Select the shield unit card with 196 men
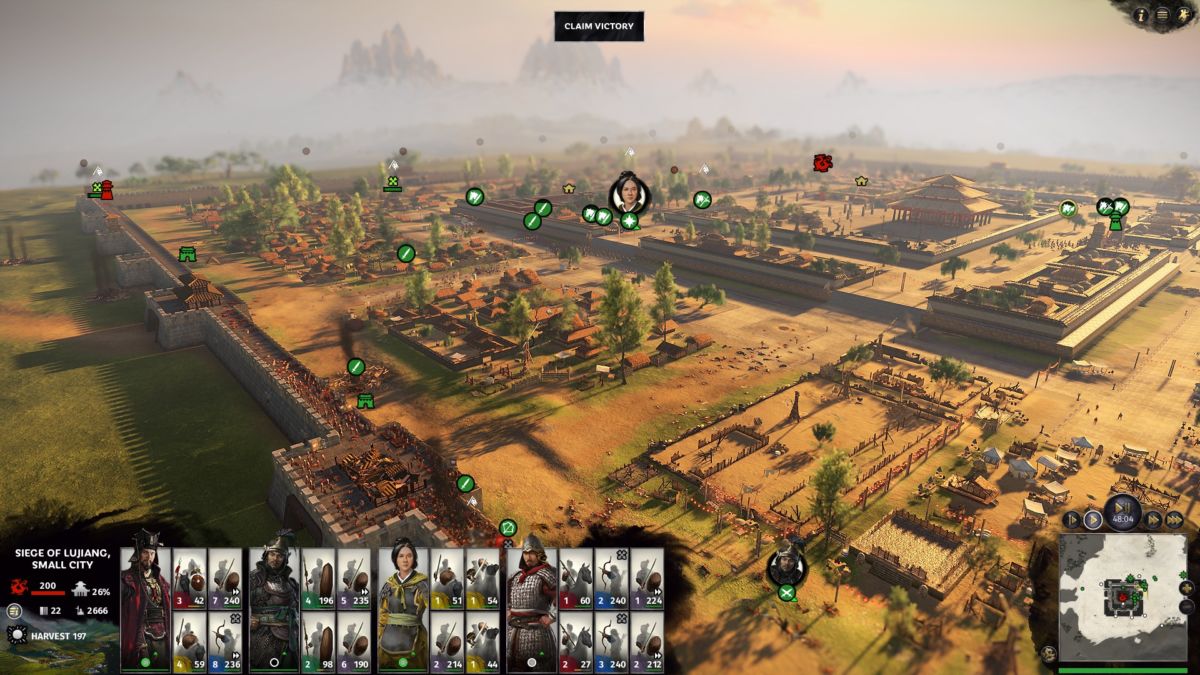The image size is (1200, 675). (x=318, y=579)
